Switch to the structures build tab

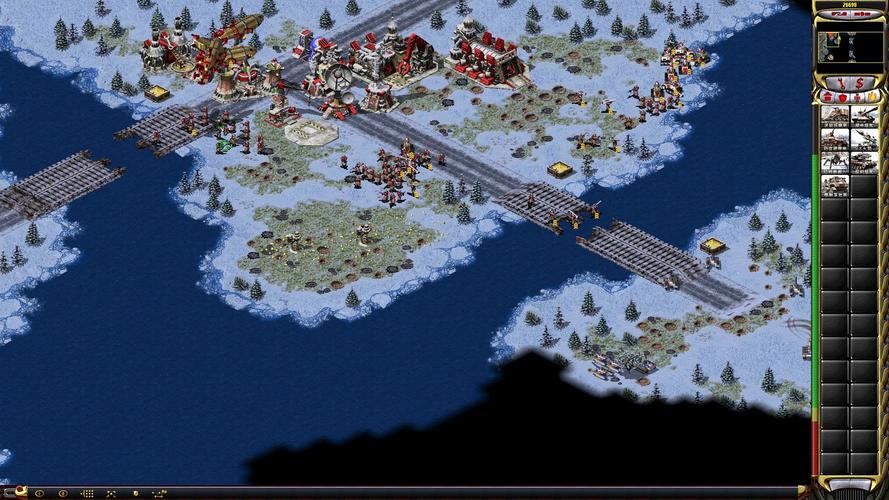(827, 97)
